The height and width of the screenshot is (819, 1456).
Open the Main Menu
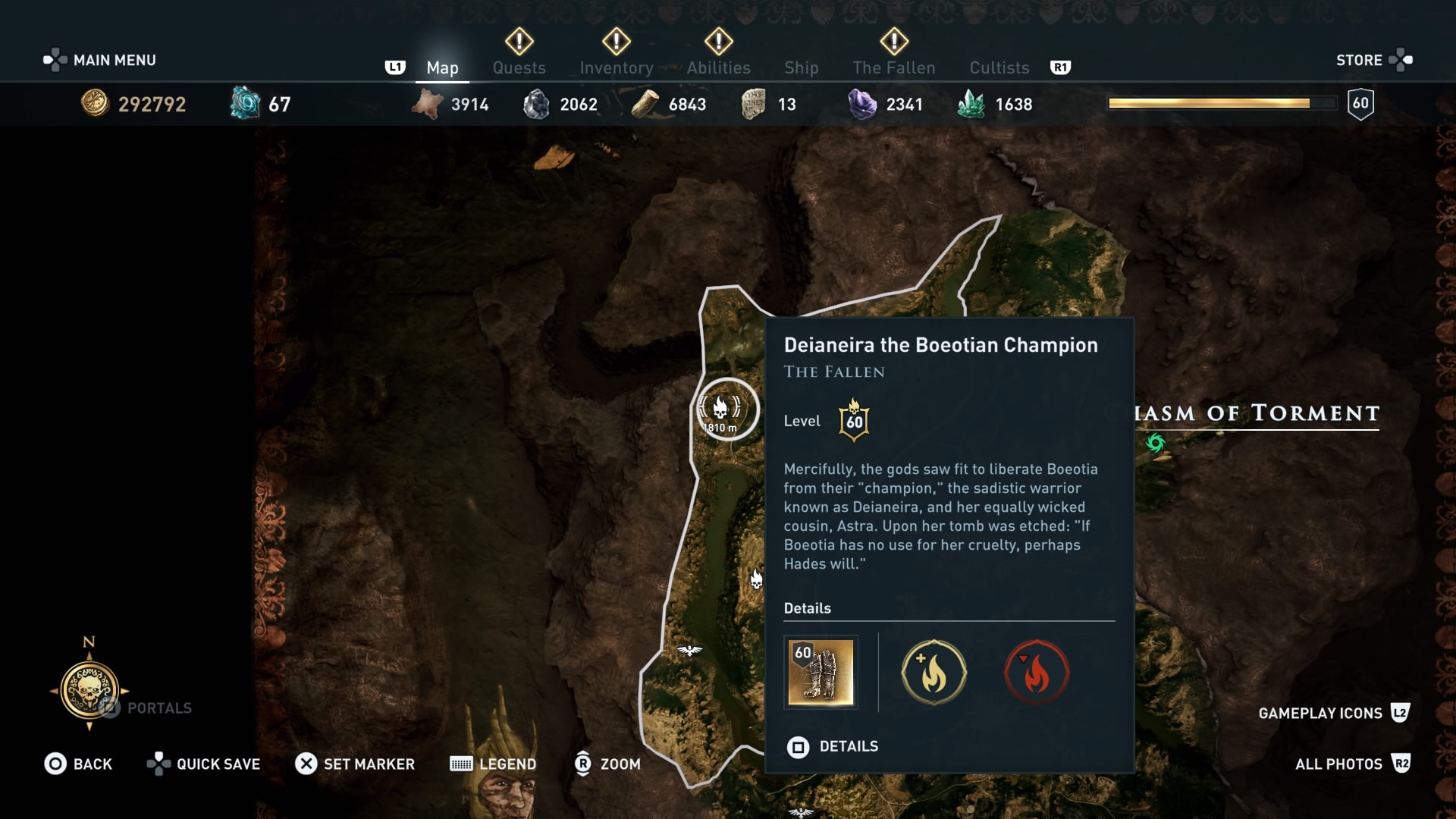point(112,59)
